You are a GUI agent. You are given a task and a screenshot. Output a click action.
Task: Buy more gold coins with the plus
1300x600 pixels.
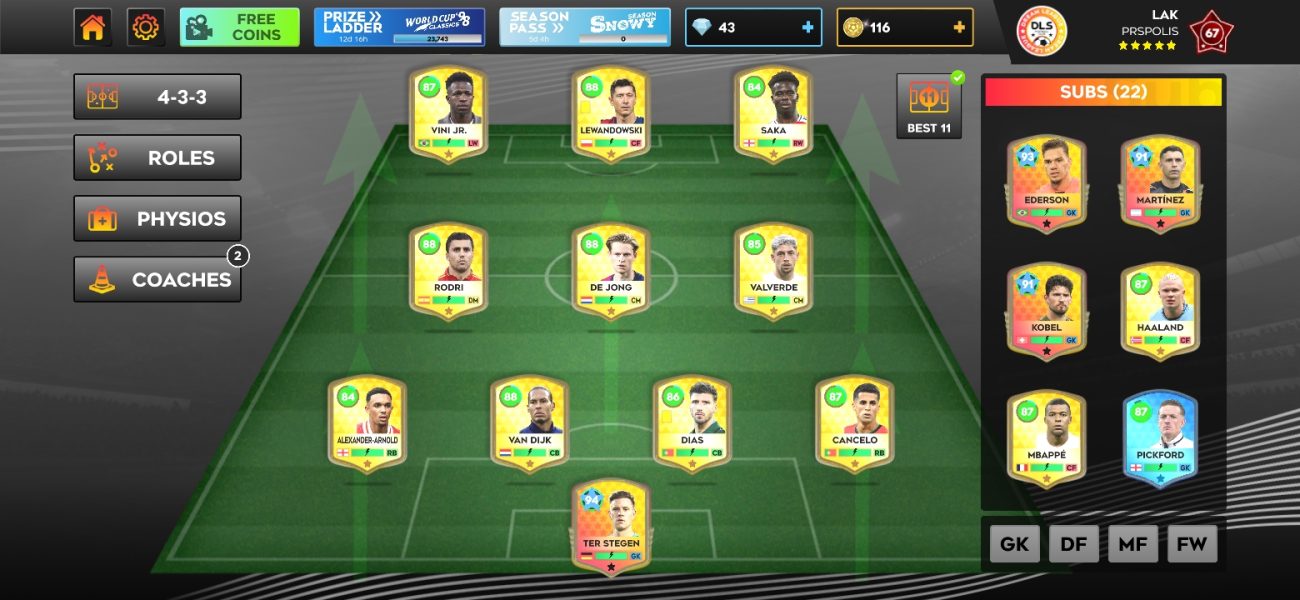tap(959, 28)
